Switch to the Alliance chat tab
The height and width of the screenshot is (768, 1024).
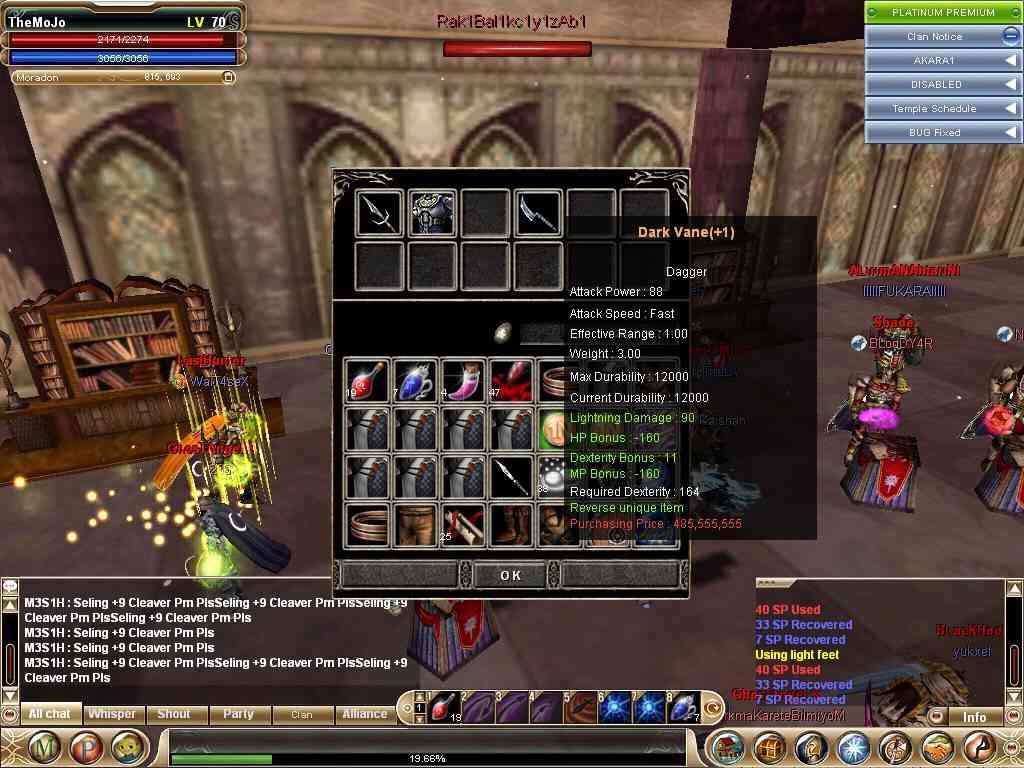click(365, 714)
